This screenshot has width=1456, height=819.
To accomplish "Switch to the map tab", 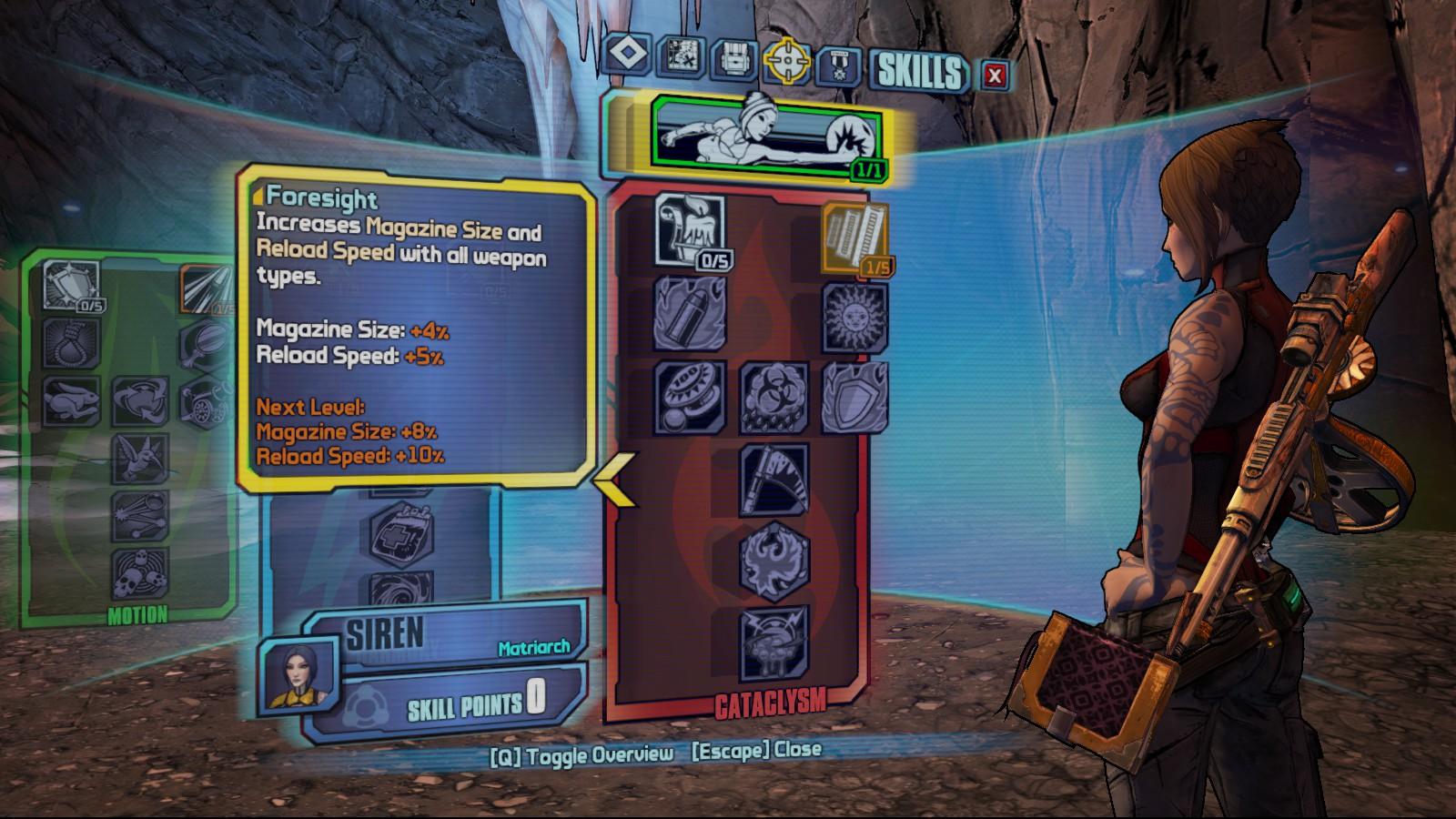I will (x=681, y=56).
